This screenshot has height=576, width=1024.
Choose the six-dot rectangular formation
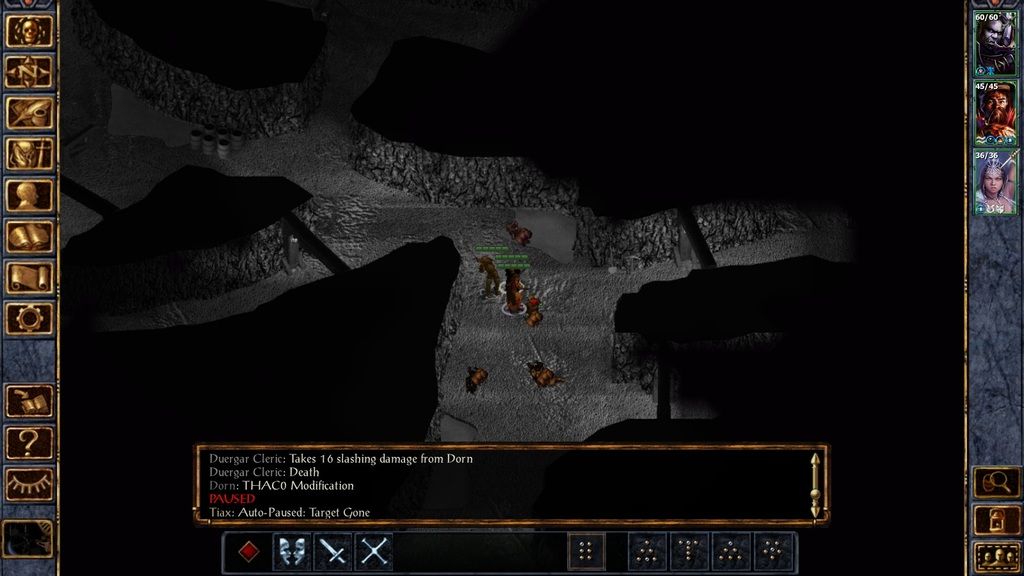pyautogui.click(x=587, y=551)
